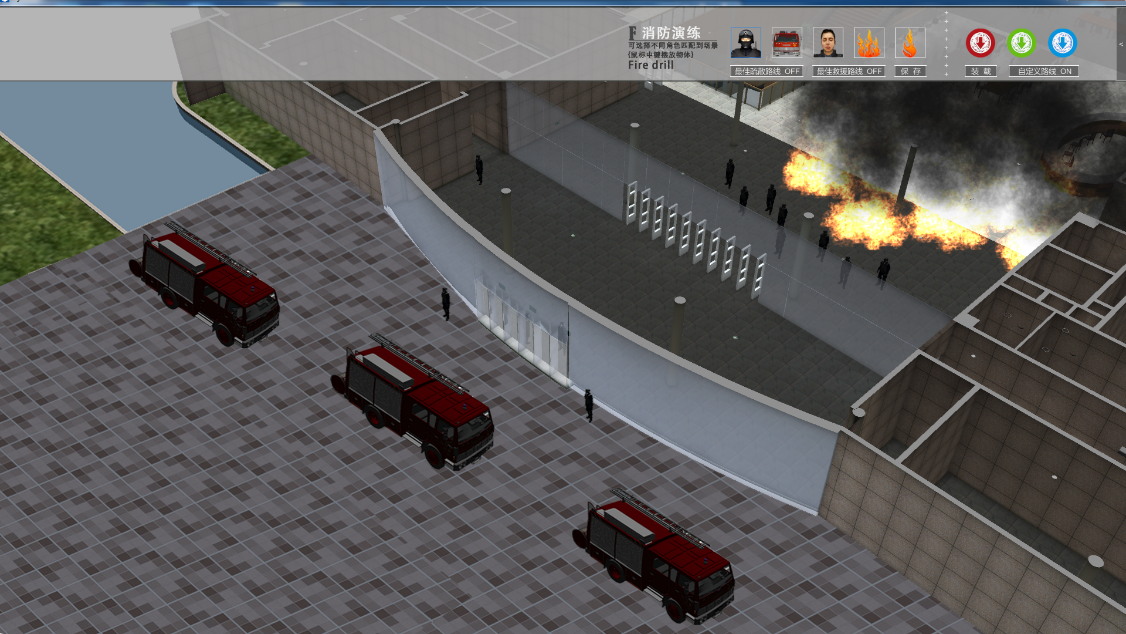Pick the civilian man portrait icon
Screen dimensions: 1126x634
point(828,43)
